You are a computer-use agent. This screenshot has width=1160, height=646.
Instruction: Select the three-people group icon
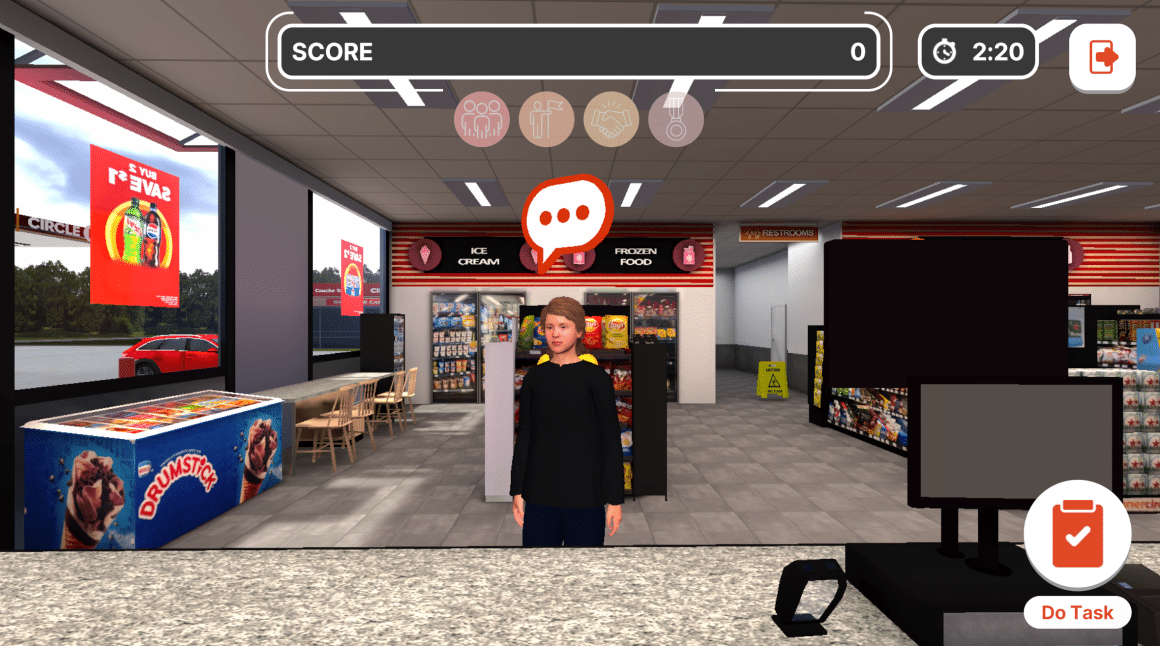[x=482, y=120]
